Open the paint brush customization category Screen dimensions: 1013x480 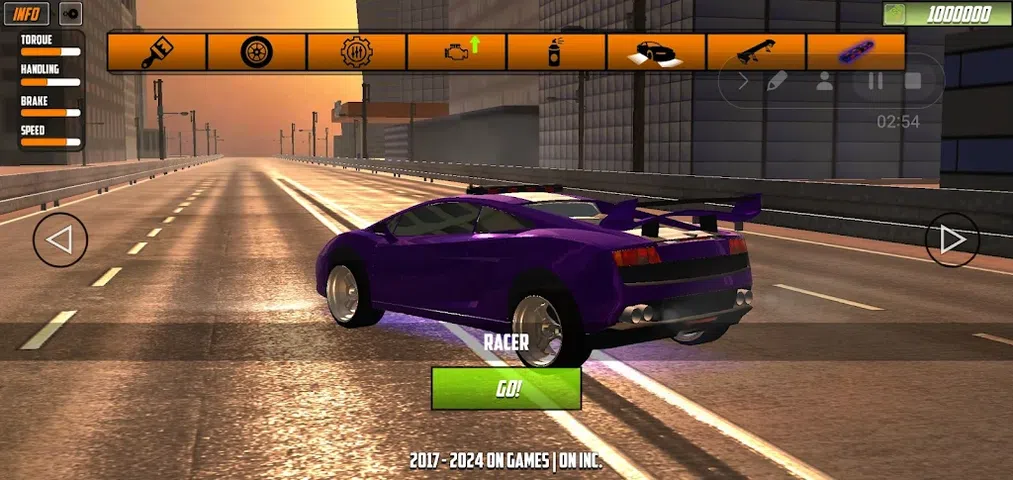(156, 52)
